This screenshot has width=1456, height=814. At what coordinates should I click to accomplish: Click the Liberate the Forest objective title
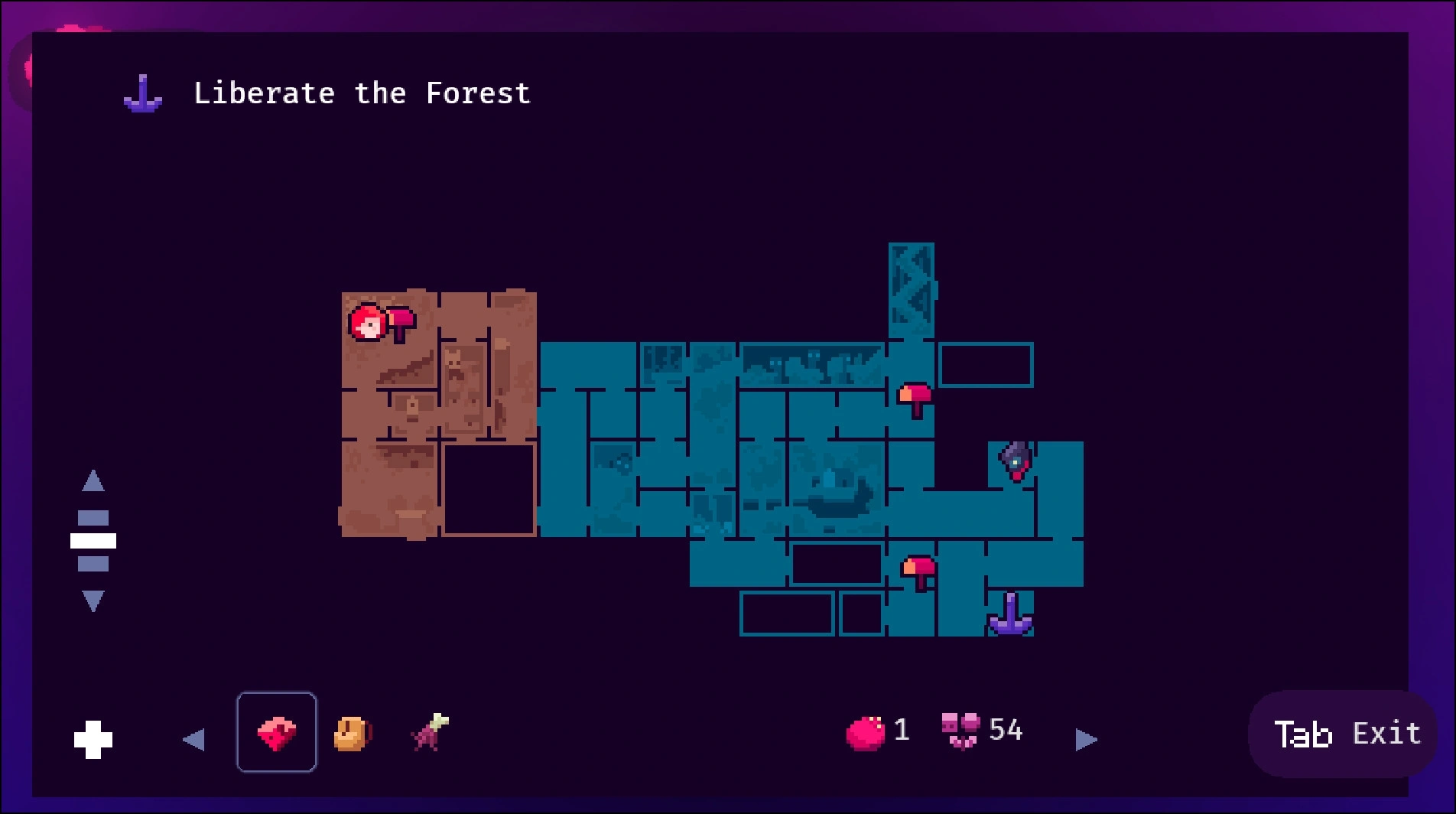[x=362, y=93]
